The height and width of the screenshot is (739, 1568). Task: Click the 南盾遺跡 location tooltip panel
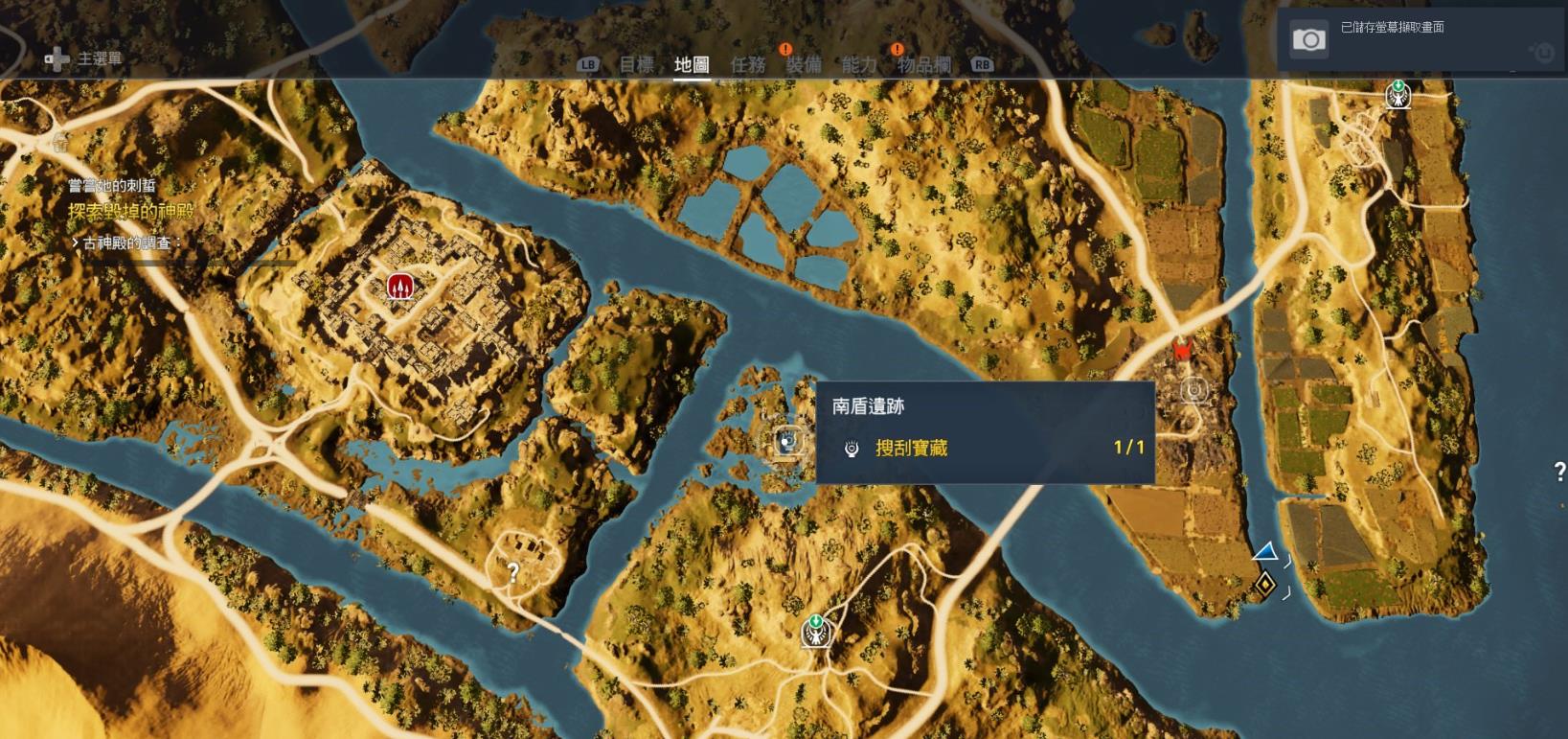pos(987,431)
